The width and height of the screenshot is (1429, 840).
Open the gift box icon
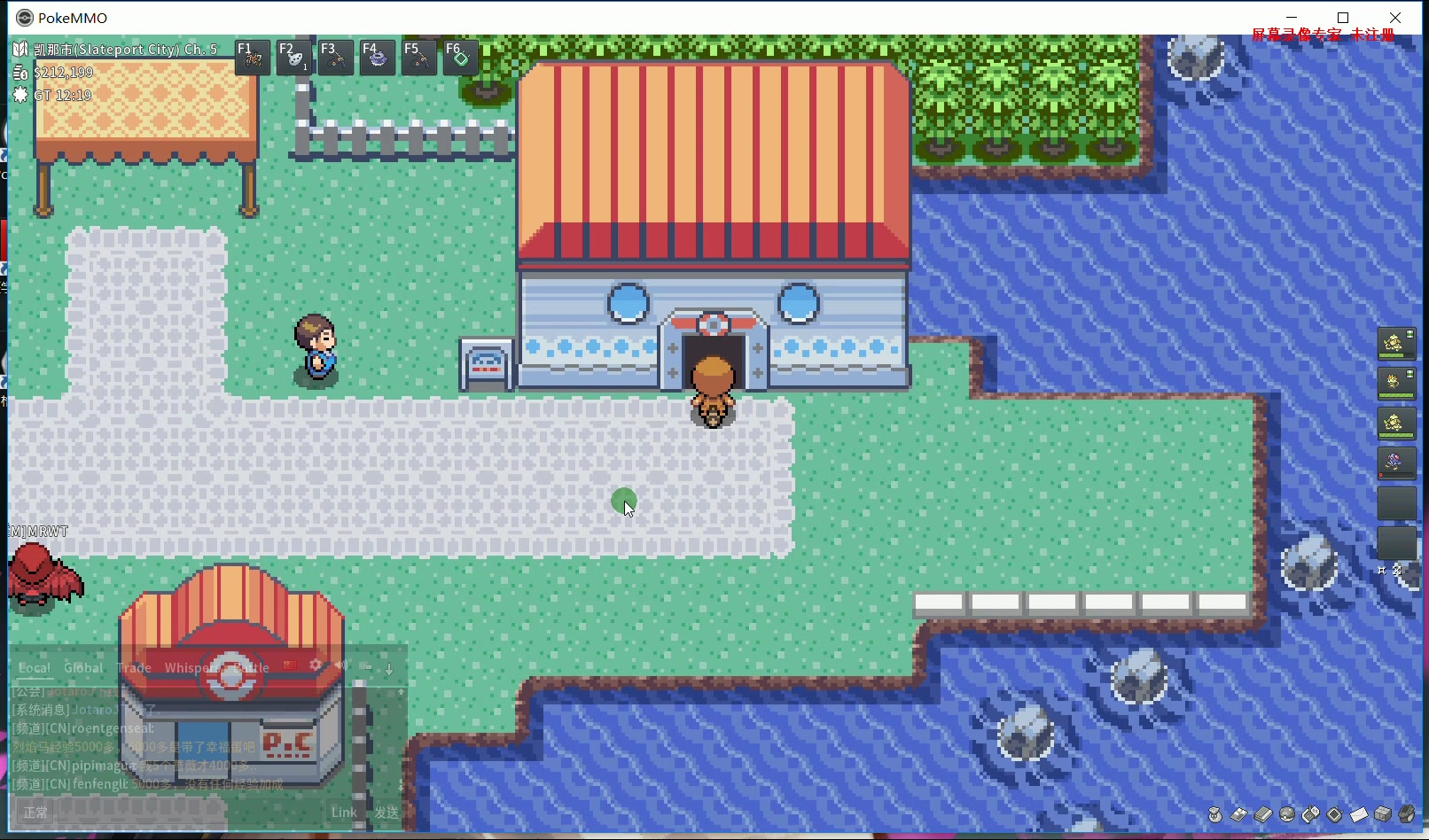(1383, 813)
